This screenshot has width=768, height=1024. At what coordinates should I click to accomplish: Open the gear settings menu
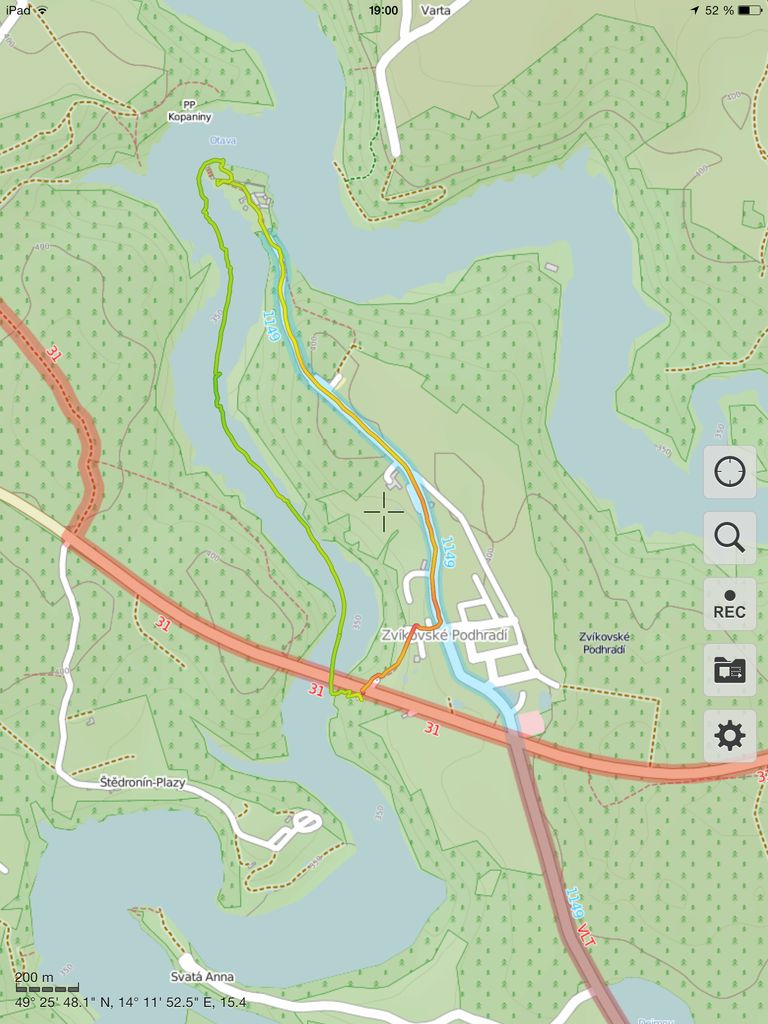coord(730,736)
